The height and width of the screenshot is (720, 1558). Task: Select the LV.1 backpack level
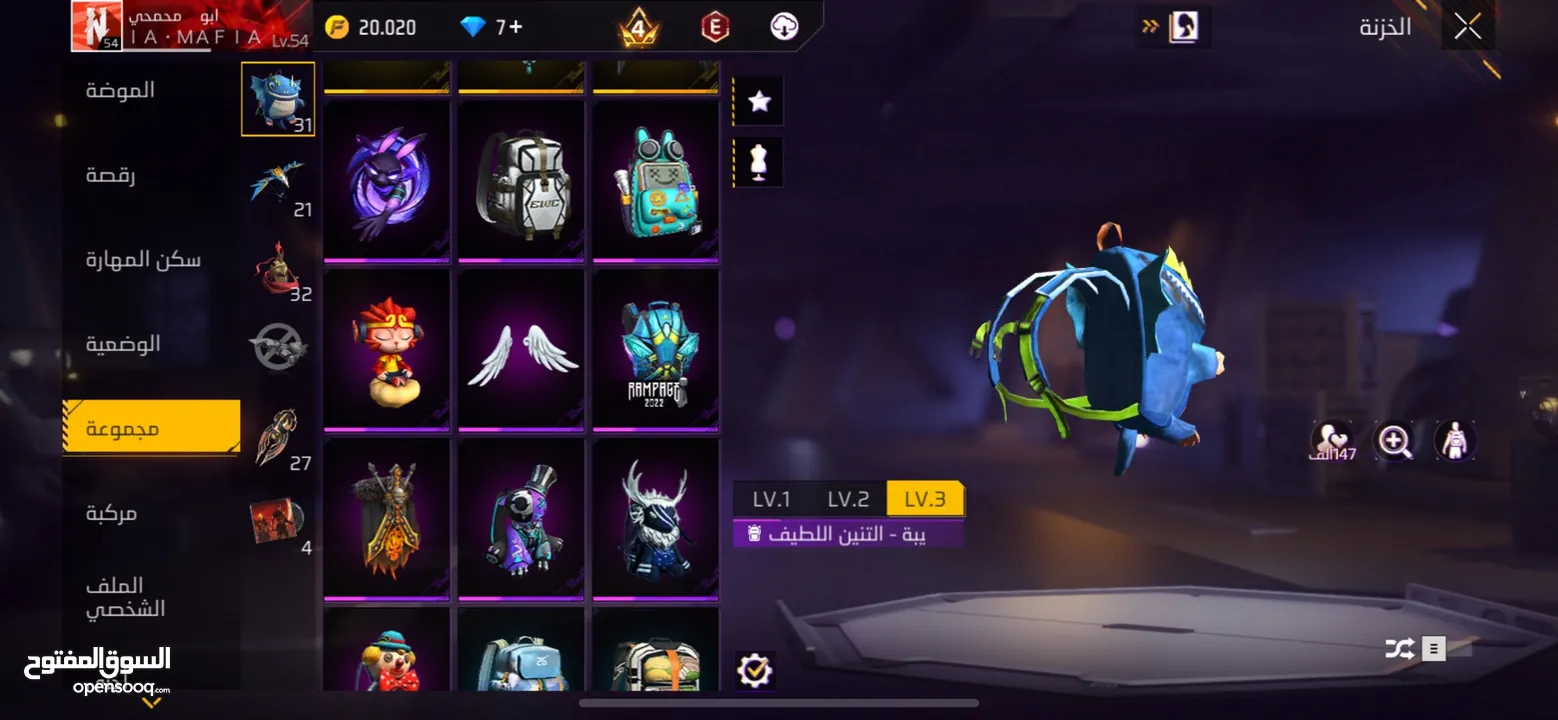click(x=771, y=498)
